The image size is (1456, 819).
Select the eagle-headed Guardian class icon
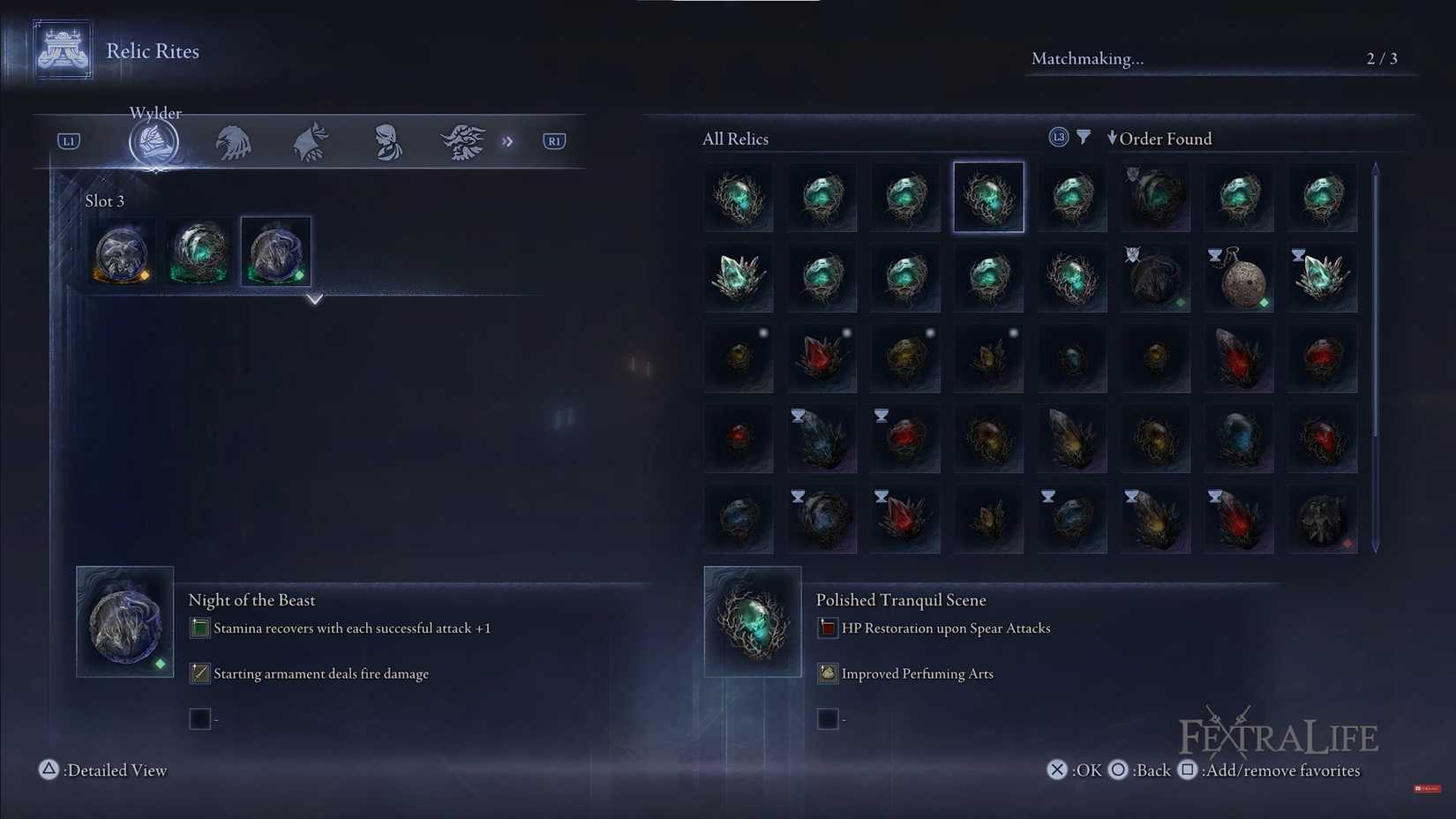233,142
